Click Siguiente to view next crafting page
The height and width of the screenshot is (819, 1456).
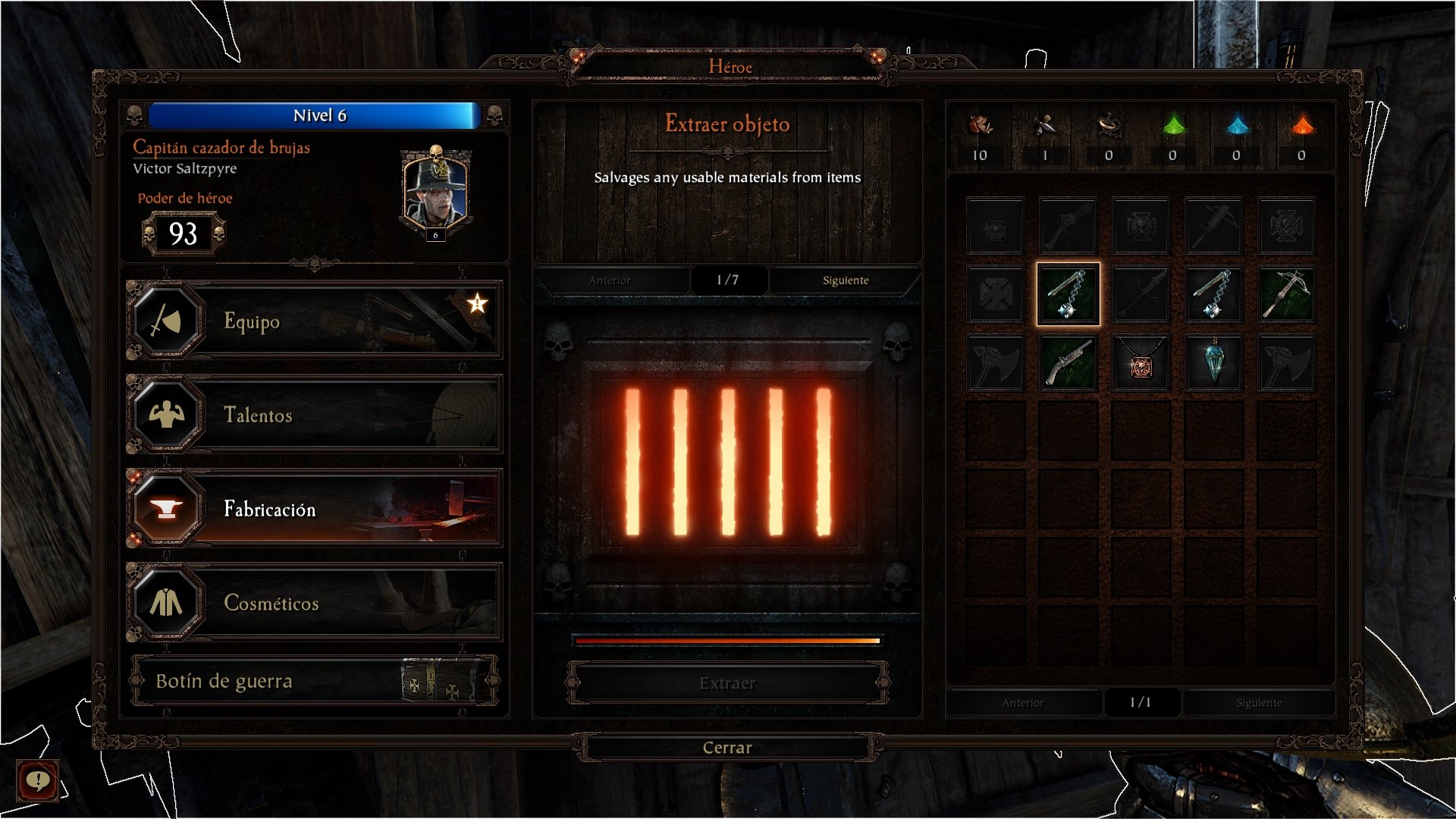tap(845, 280)
